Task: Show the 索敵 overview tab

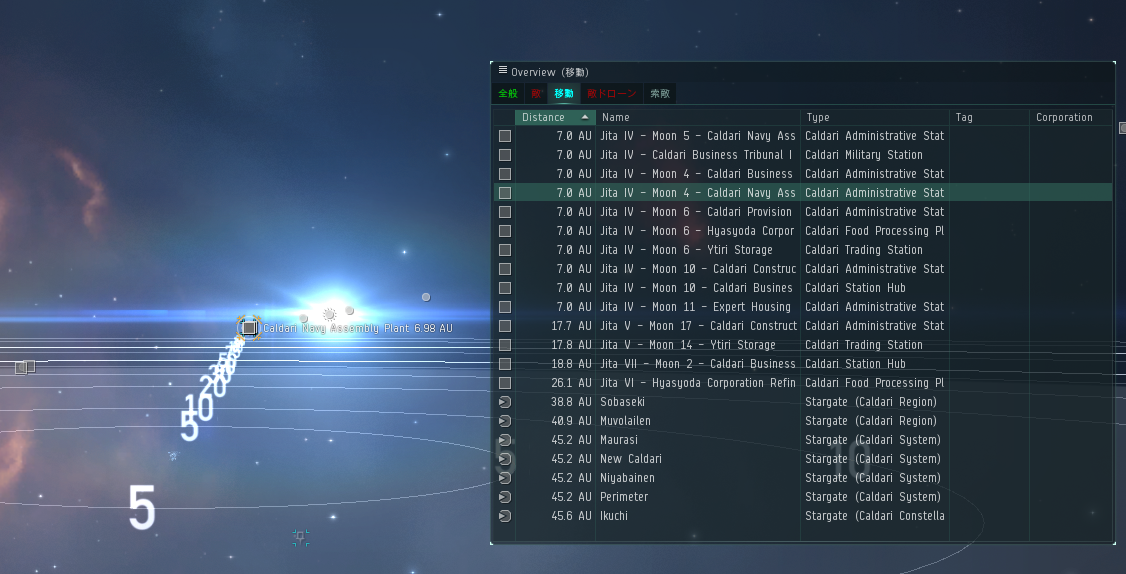Action: tap(660, 94)
